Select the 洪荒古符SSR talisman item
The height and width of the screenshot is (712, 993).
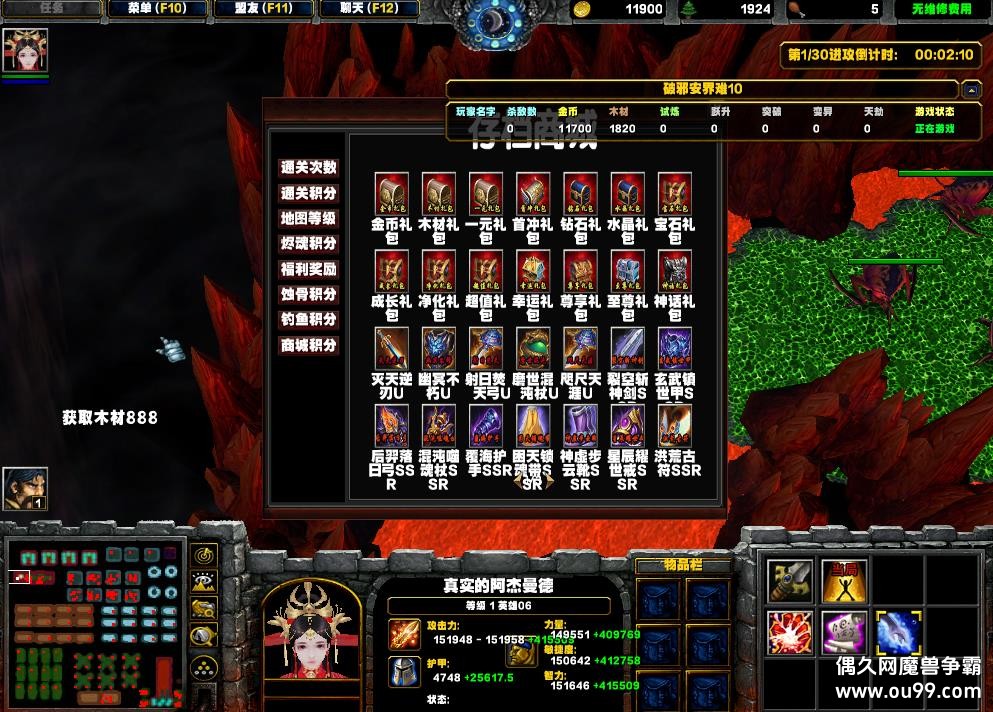point(674,425)
